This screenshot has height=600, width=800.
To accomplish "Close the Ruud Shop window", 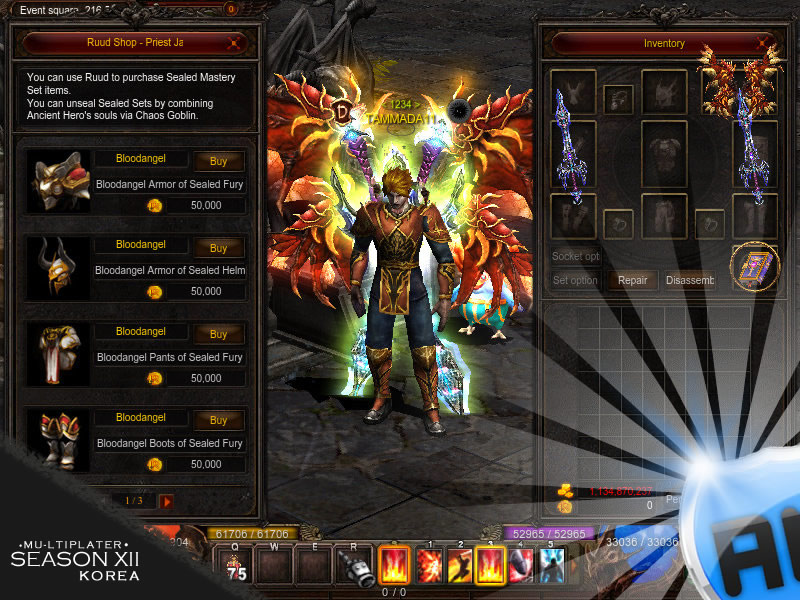I will (x=234, y=43).
